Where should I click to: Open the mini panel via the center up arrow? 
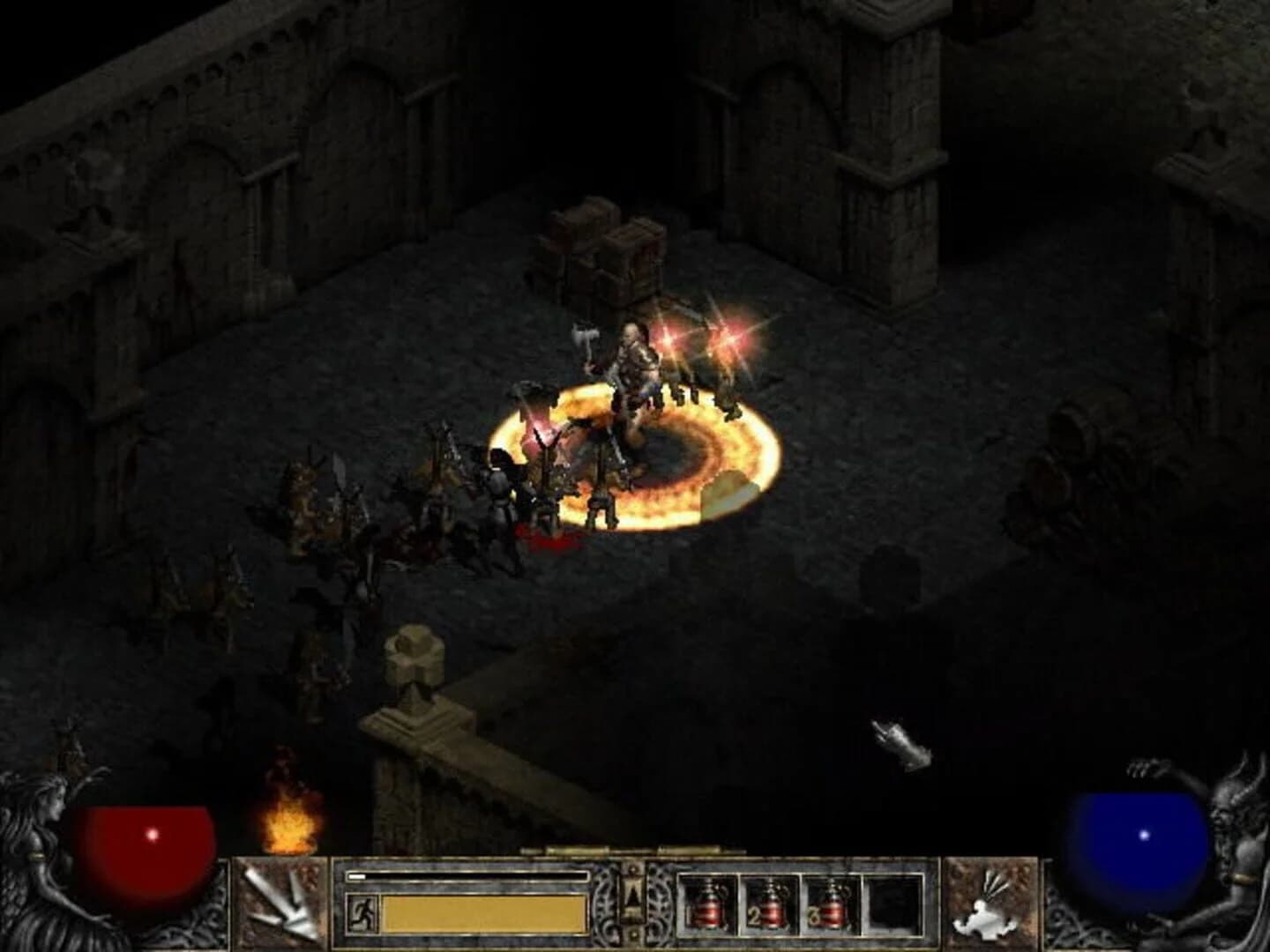coord(631,890)
